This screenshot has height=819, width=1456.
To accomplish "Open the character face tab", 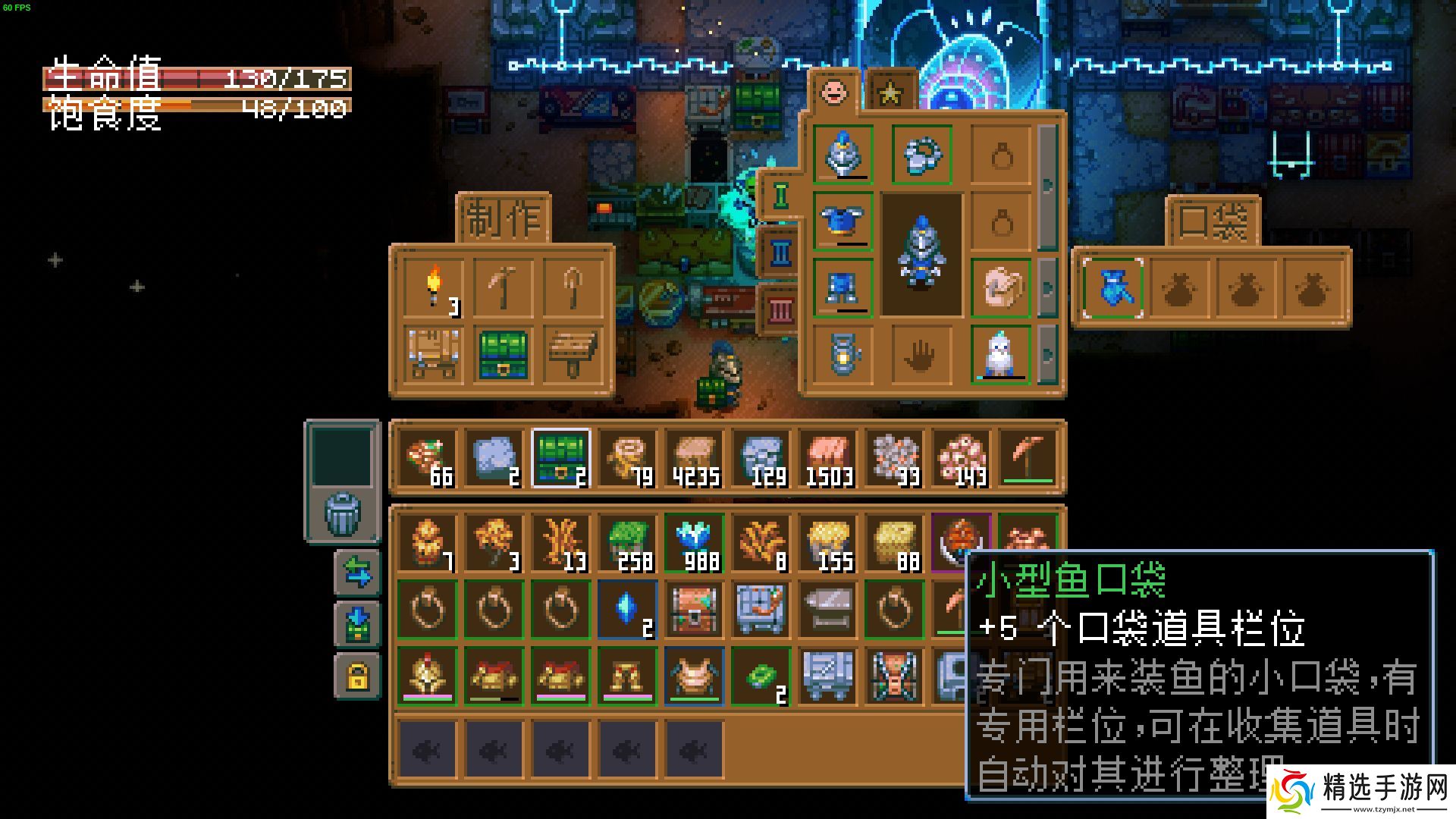I will point(833,91).
